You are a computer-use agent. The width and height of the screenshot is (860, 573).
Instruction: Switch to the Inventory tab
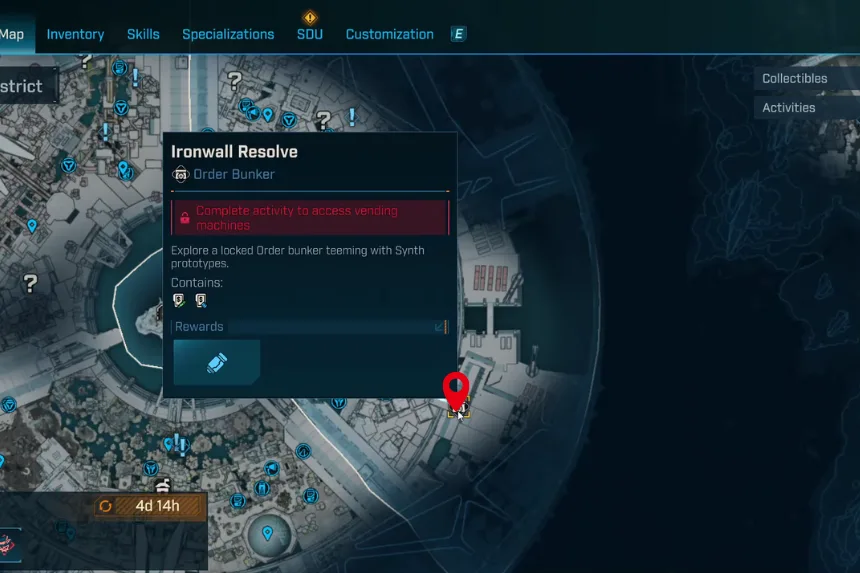click(75, 34)
